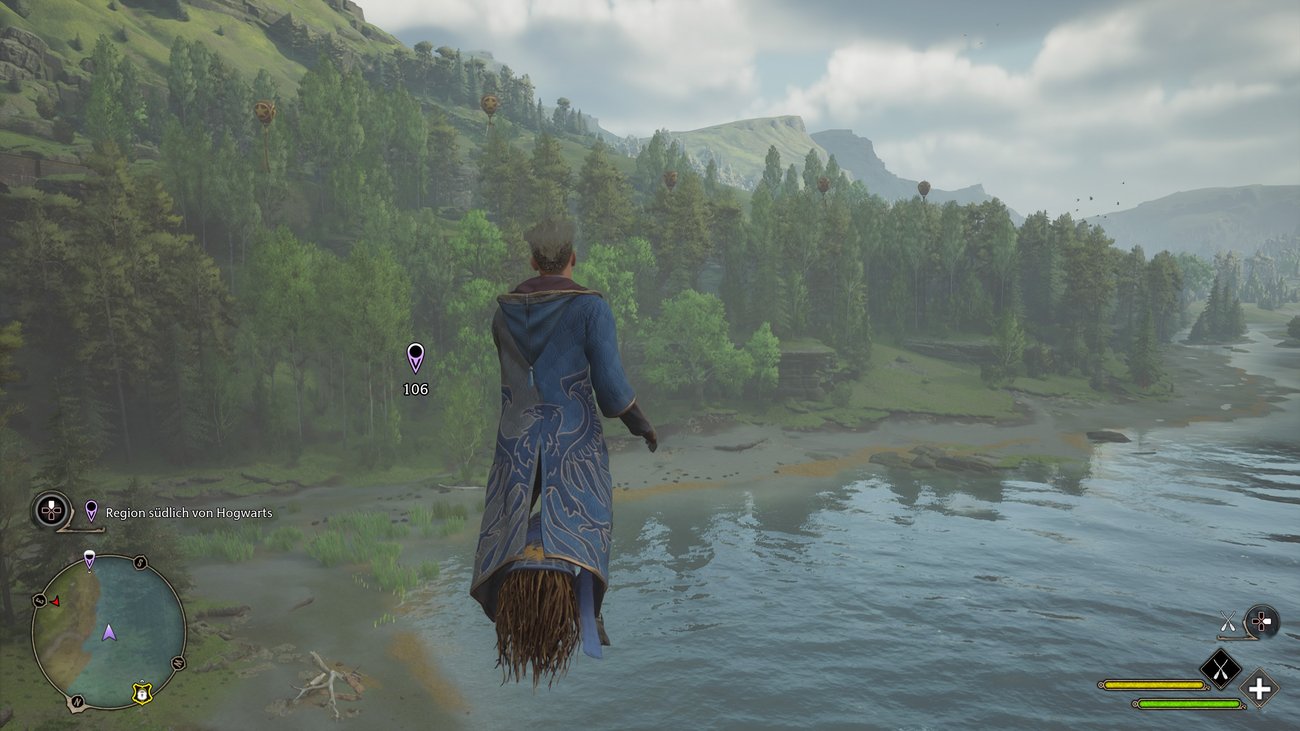Select the yellow padlock shield on the minimap
The width and height of the screenshot is (1300, 731).
tap(142, 692)
